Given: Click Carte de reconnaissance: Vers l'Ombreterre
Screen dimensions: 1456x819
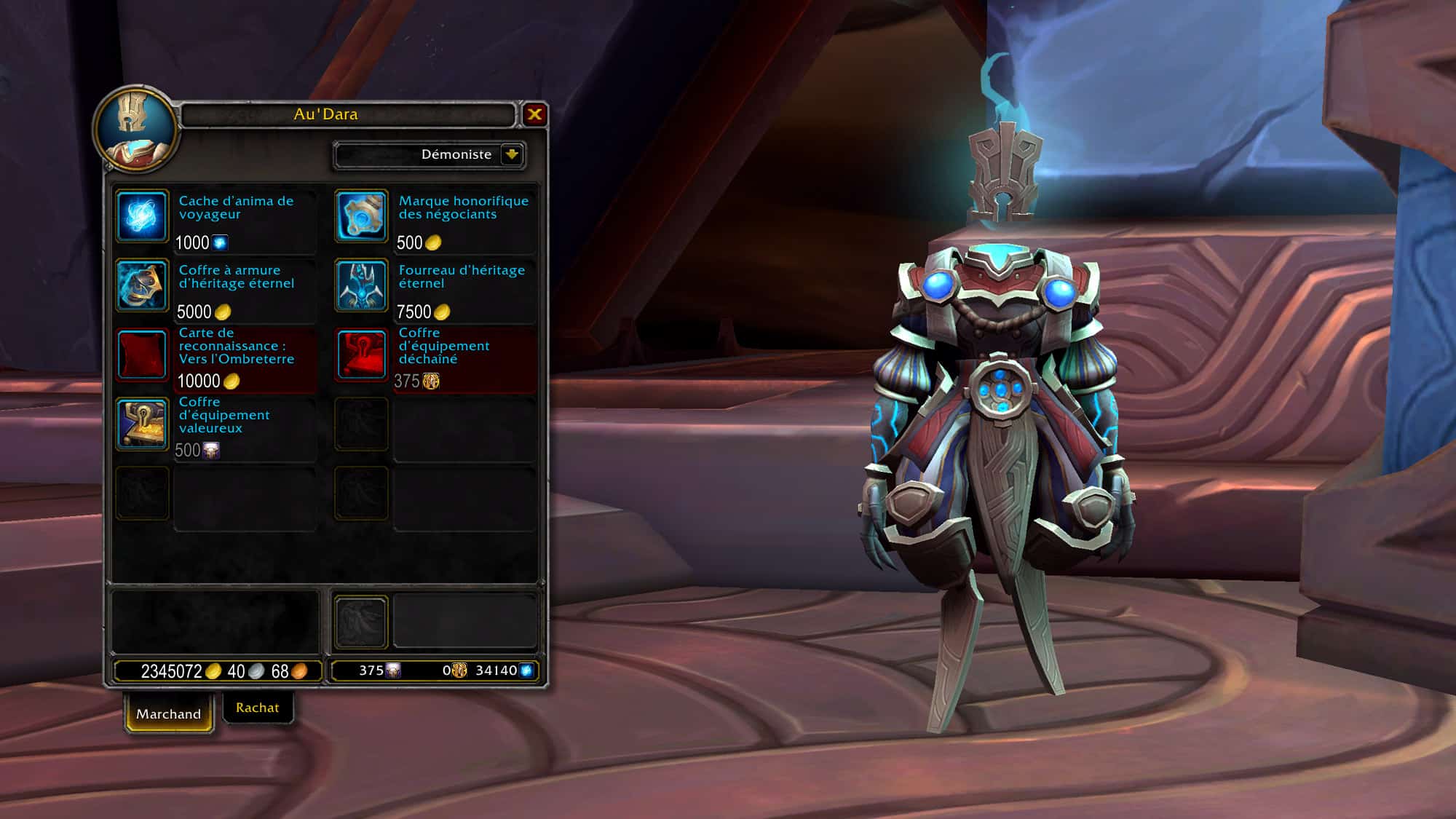Looking at the screenshot, I should pyautogui.click(x=142, y=355).
